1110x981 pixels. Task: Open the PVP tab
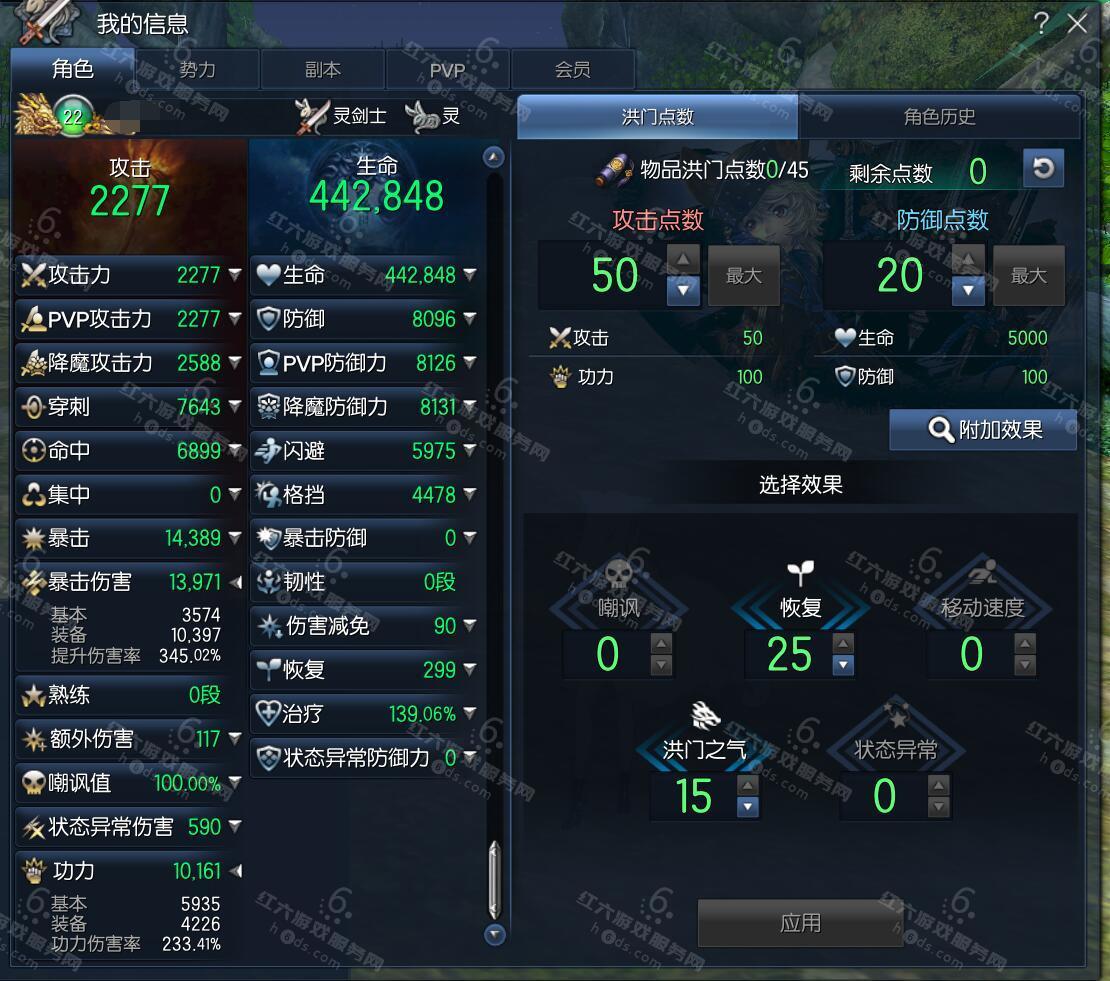pos(447,70)
